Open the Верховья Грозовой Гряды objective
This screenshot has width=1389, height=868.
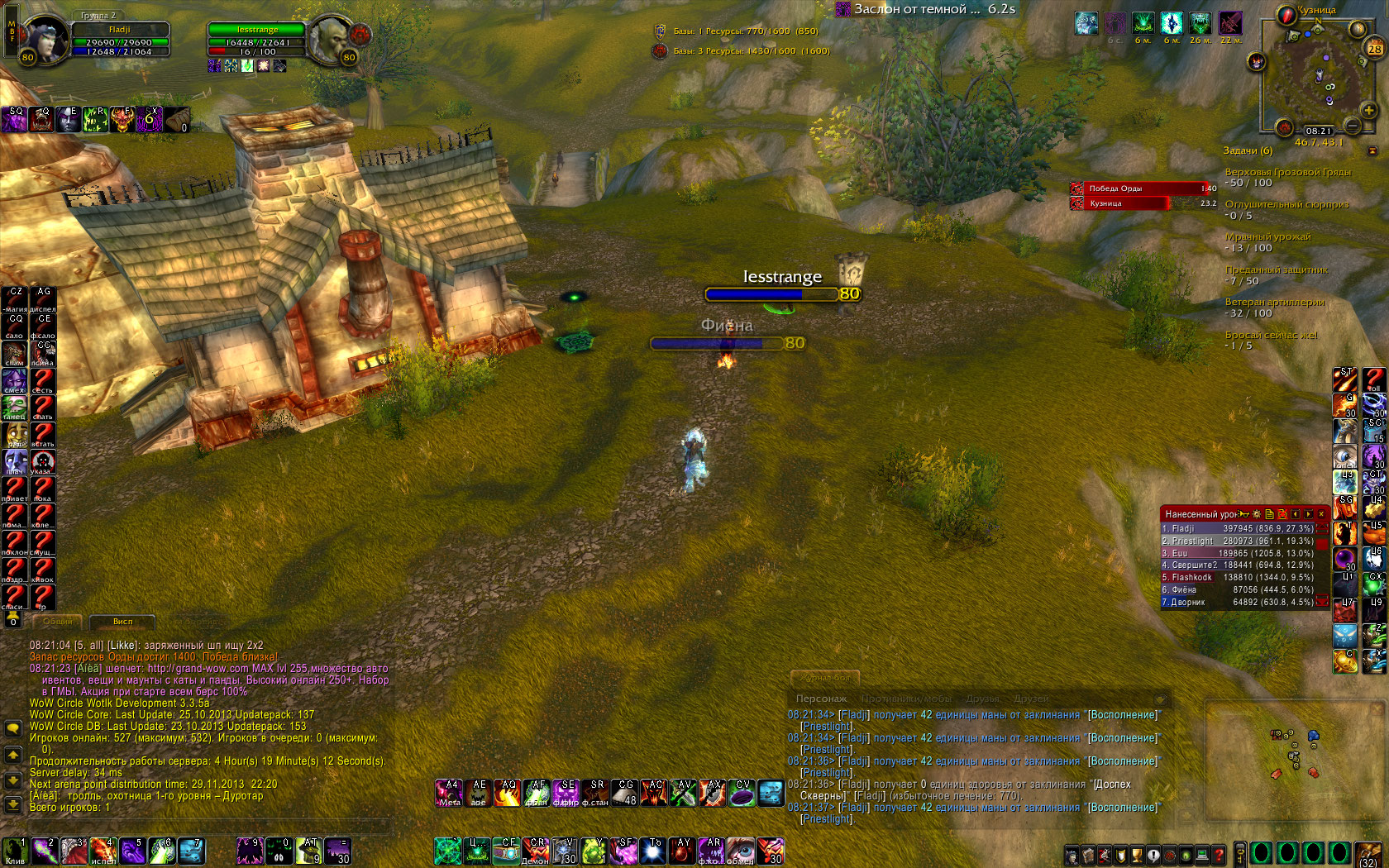pos(1287,172)
